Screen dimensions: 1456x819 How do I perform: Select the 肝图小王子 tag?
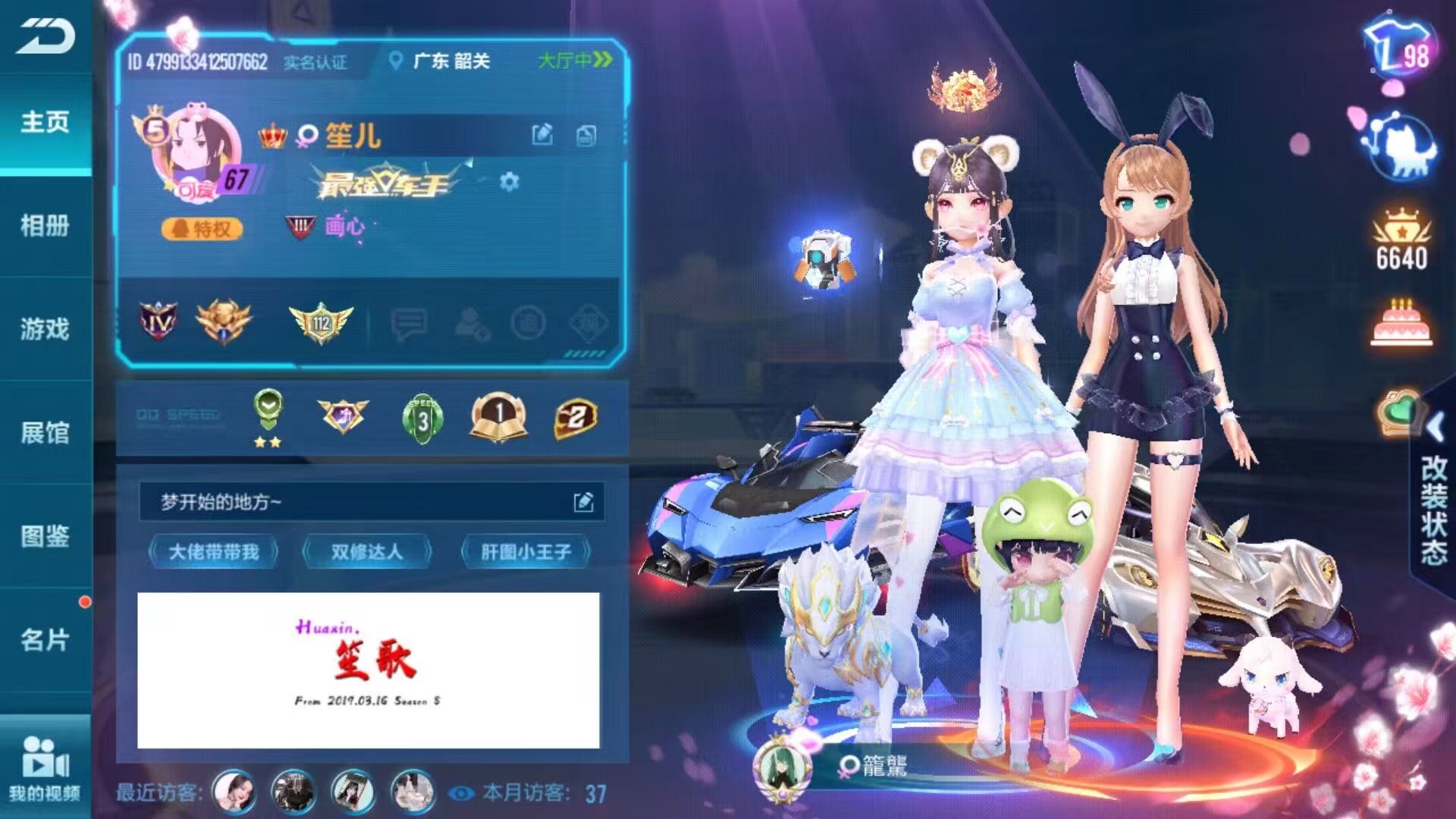pos(526,552)
